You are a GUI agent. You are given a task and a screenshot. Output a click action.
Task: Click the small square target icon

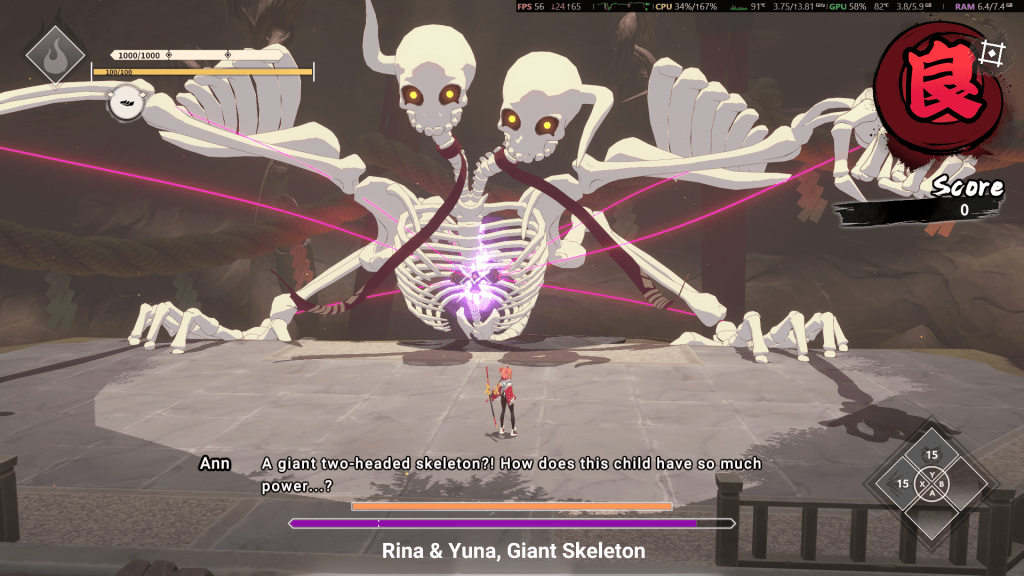(991, 53)
